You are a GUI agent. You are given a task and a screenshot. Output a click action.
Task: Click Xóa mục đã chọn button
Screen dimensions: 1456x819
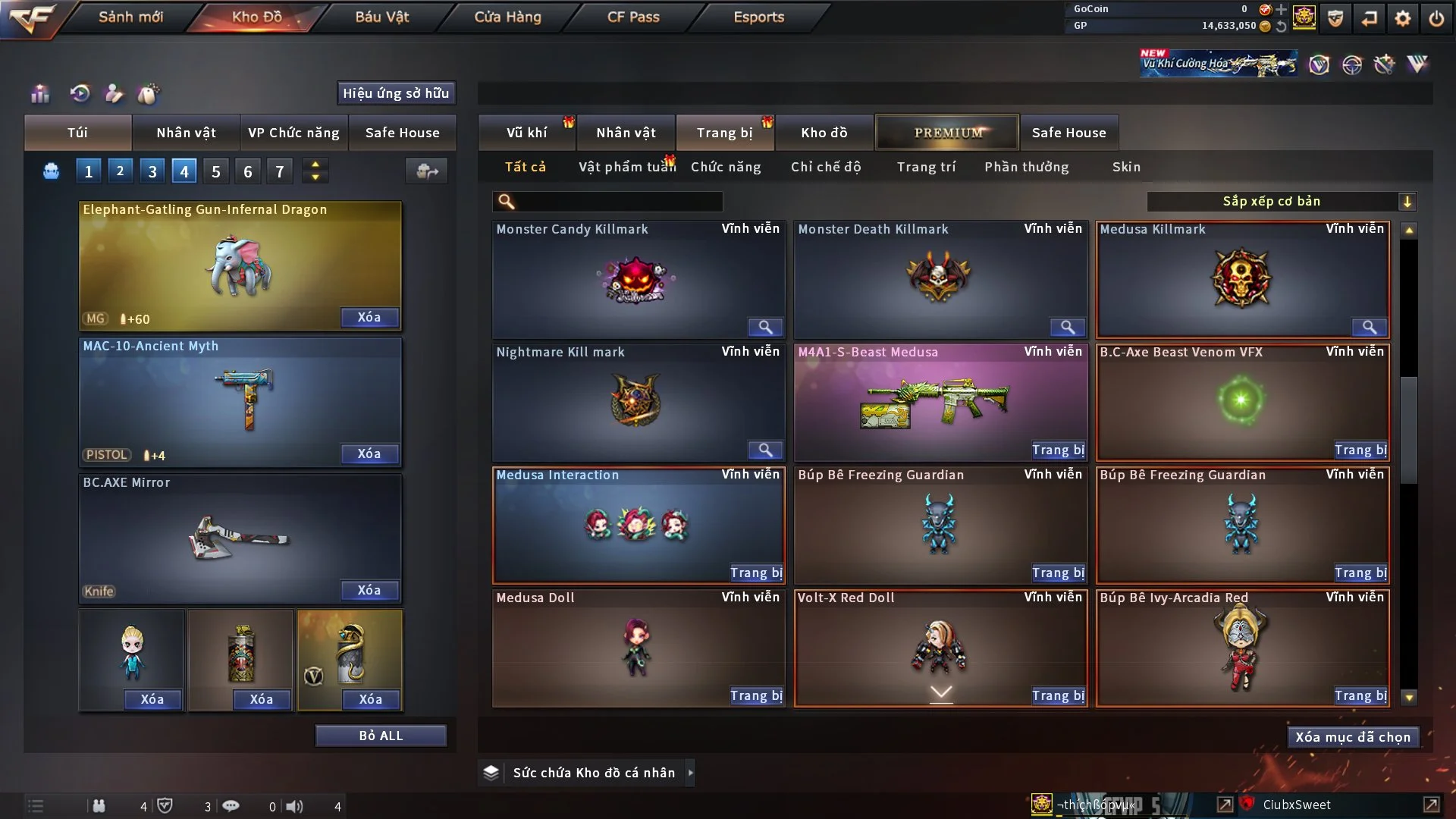coord(1352,737)
